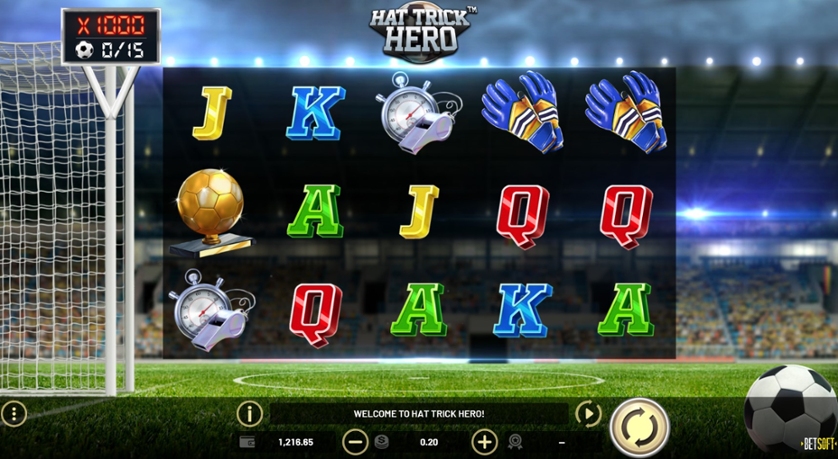Decrease the bet with the minus button
Viewport: 838px width, 459px height.
(x=355, y=441)
